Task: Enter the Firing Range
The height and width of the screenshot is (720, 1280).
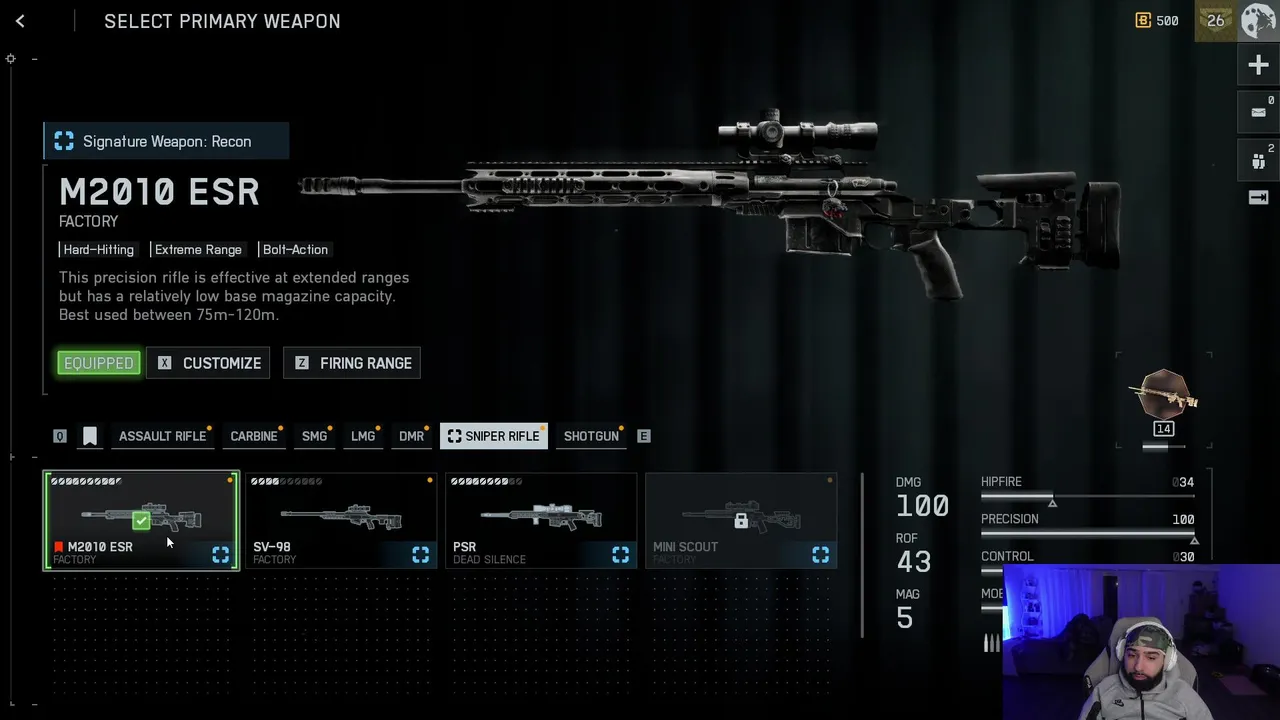Action: point(352,363)
